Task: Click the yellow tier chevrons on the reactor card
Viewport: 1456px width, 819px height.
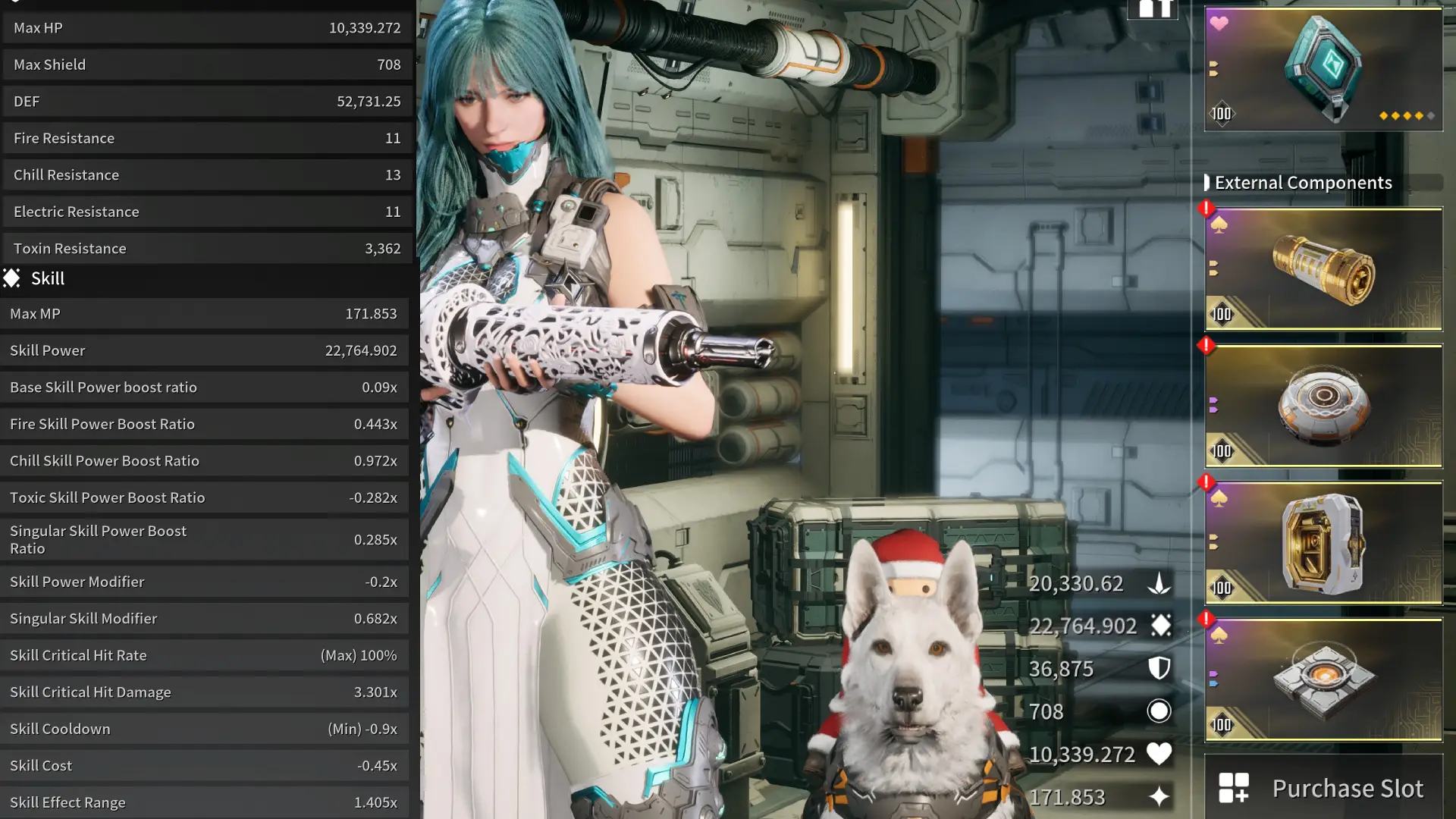Action: [x=1213, y=68]
